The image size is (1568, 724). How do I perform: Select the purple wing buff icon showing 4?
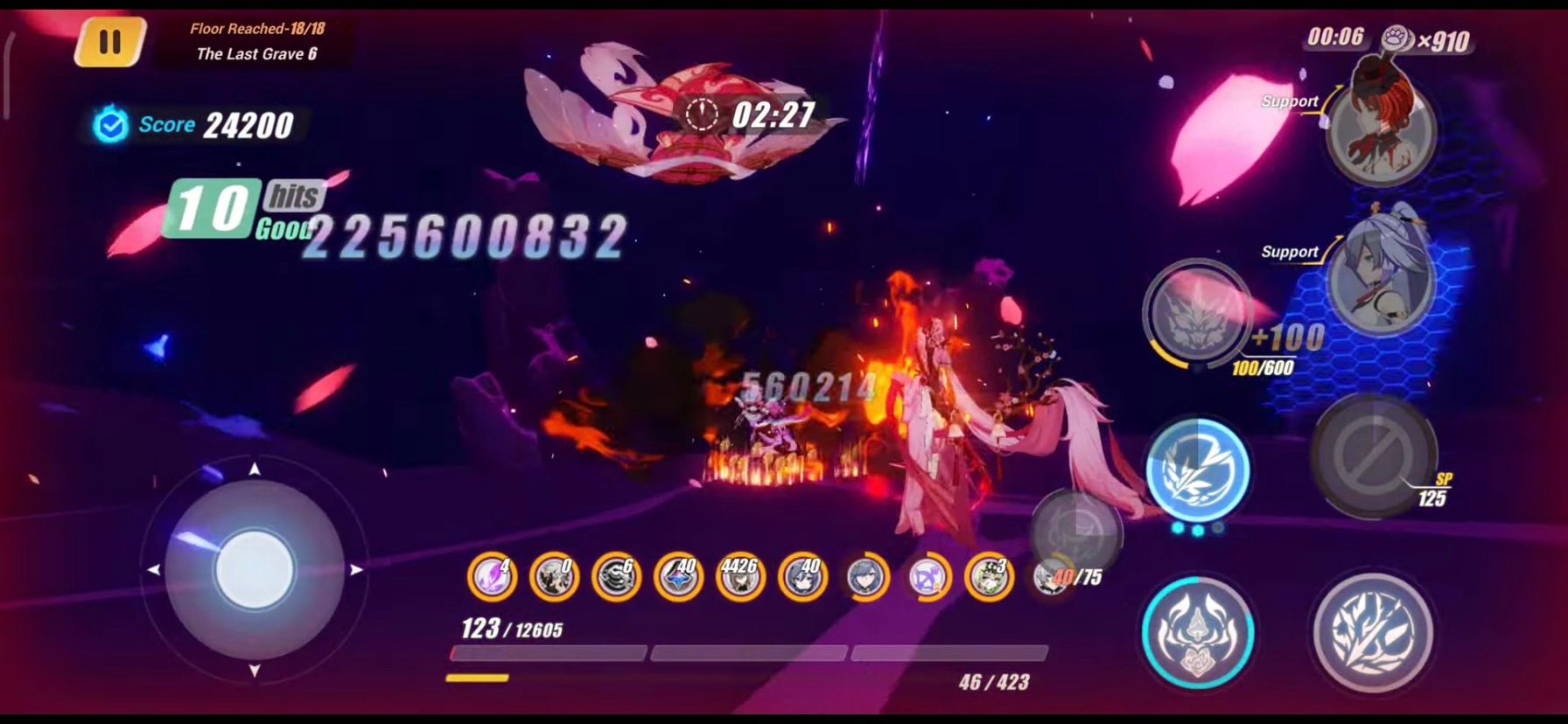pos(492,577)
